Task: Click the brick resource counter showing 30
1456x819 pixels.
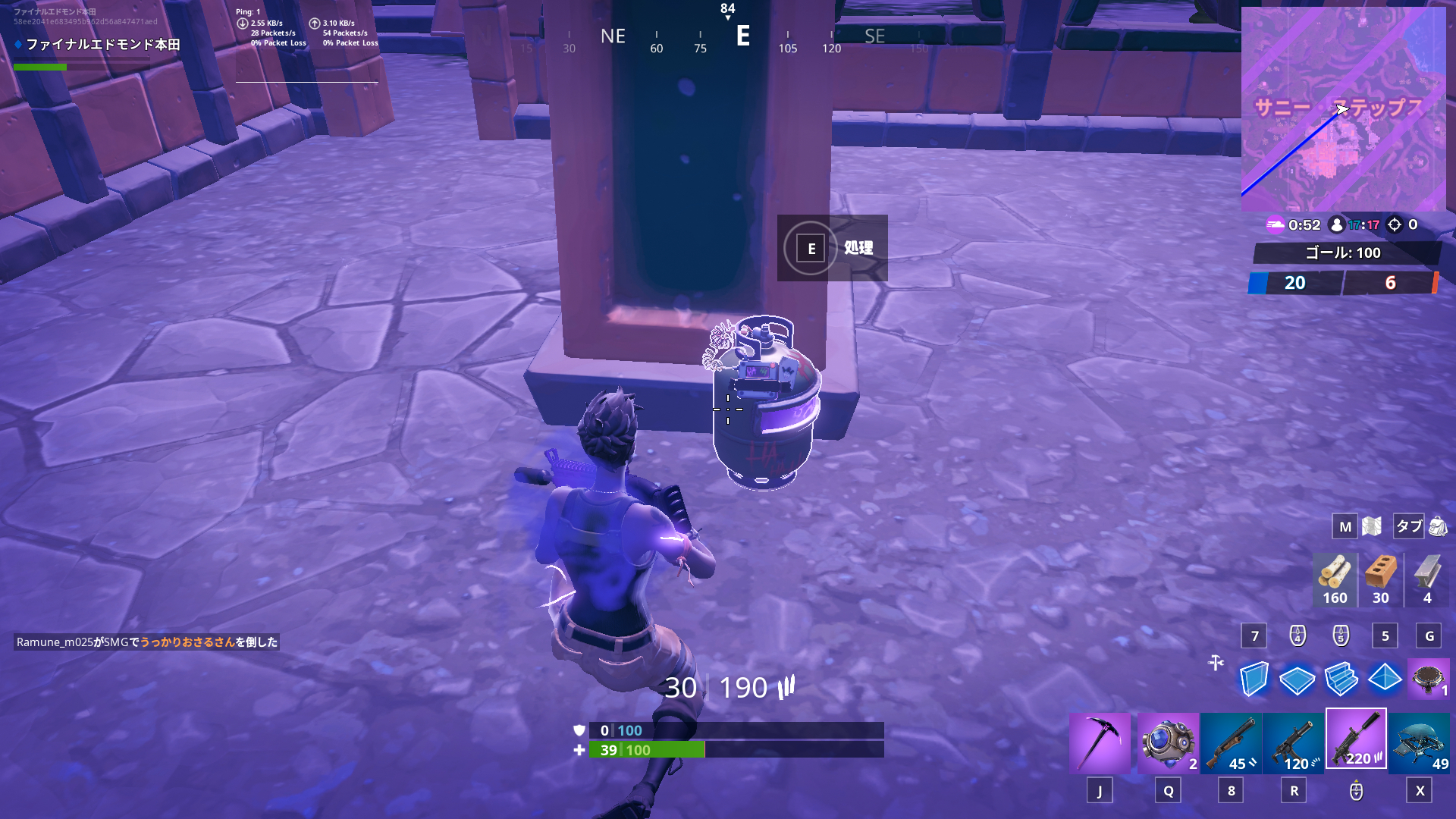Action: click(x=1380, y=580)
